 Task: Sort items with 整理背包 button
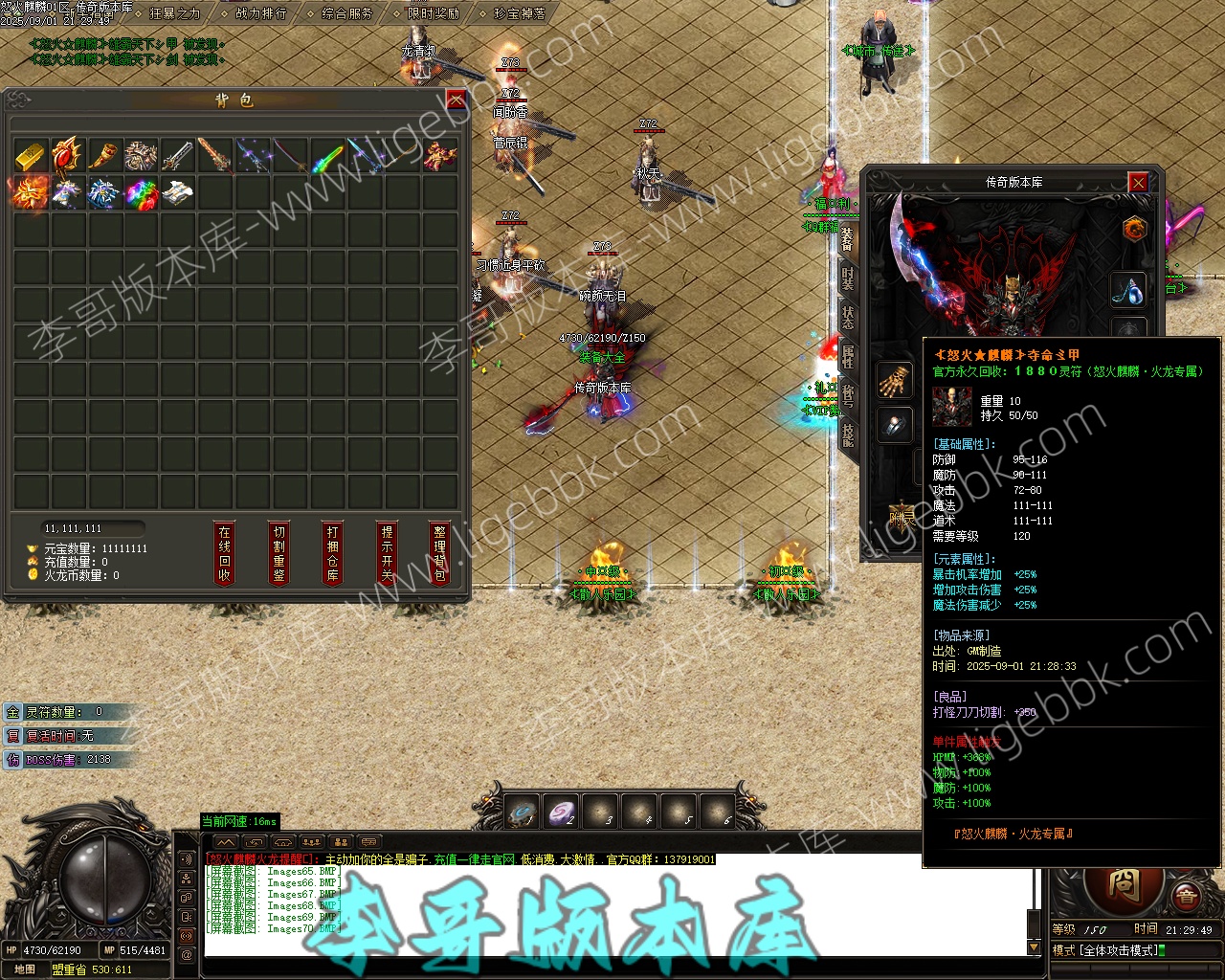pos(439,553)
